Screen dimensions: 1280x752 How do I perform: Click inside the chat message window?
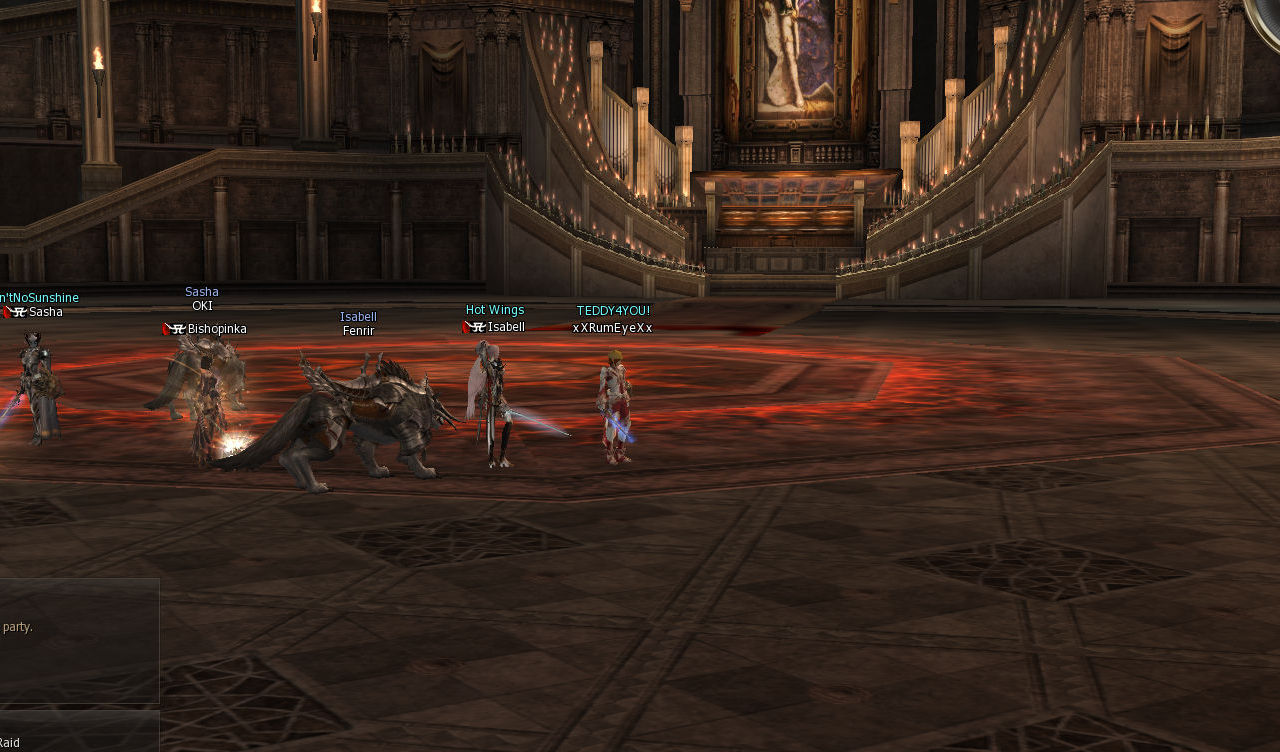80,640
